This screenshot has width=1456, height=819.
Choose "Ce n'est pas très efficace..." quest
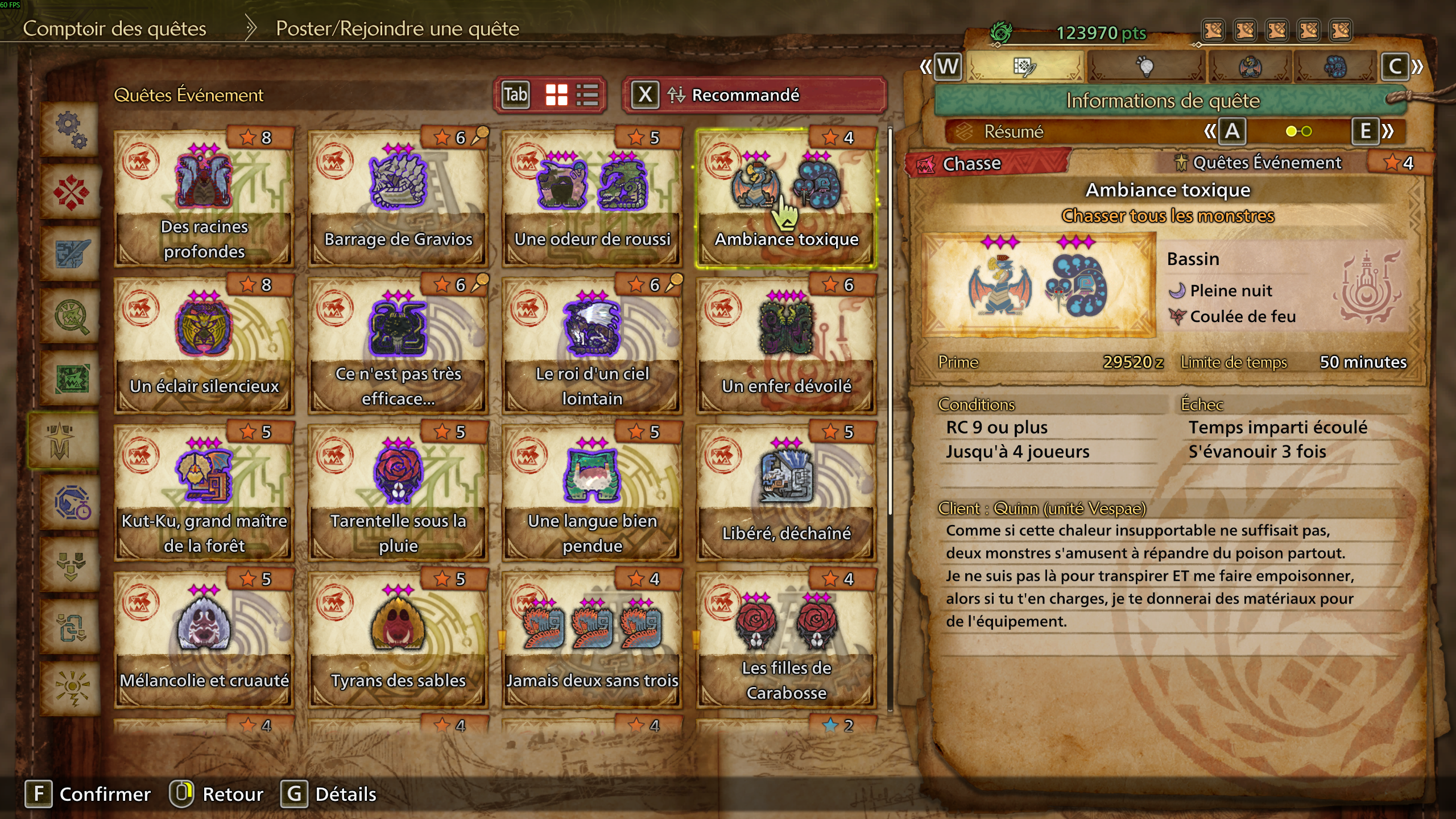[x=398, y=346]
